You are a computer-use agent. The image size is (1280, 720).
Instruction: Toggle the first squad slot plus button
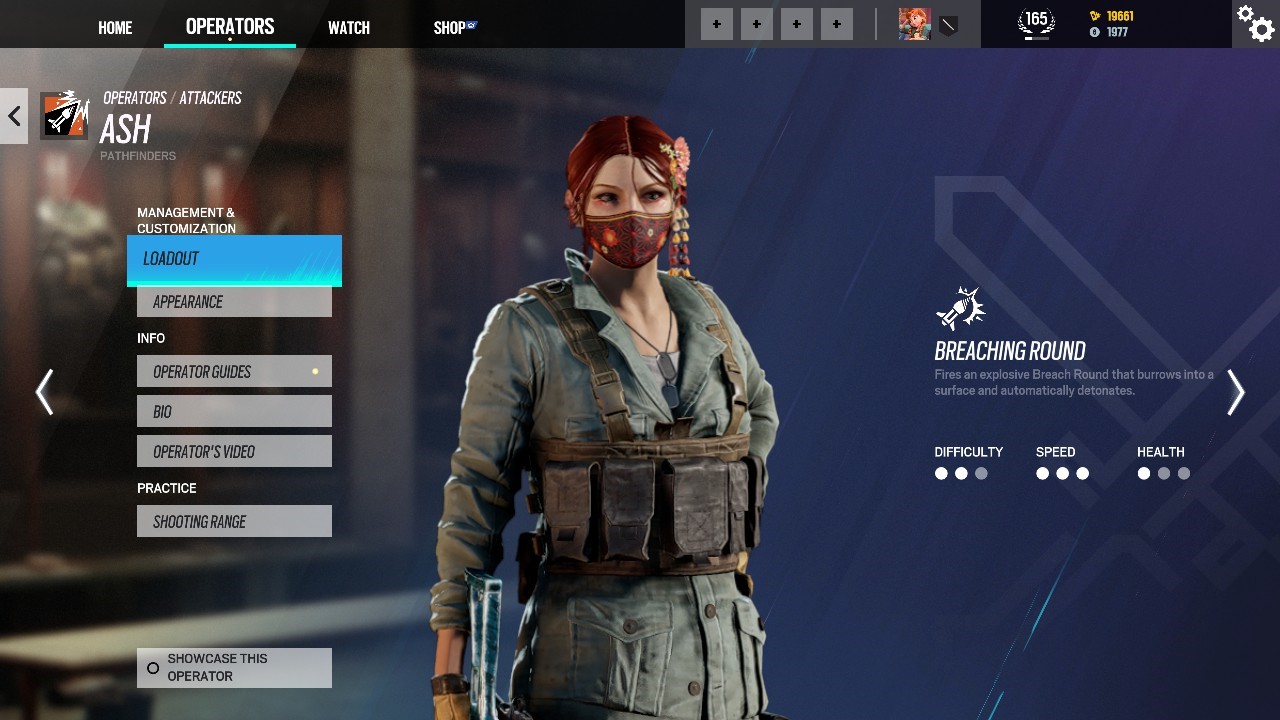point(716,23)
